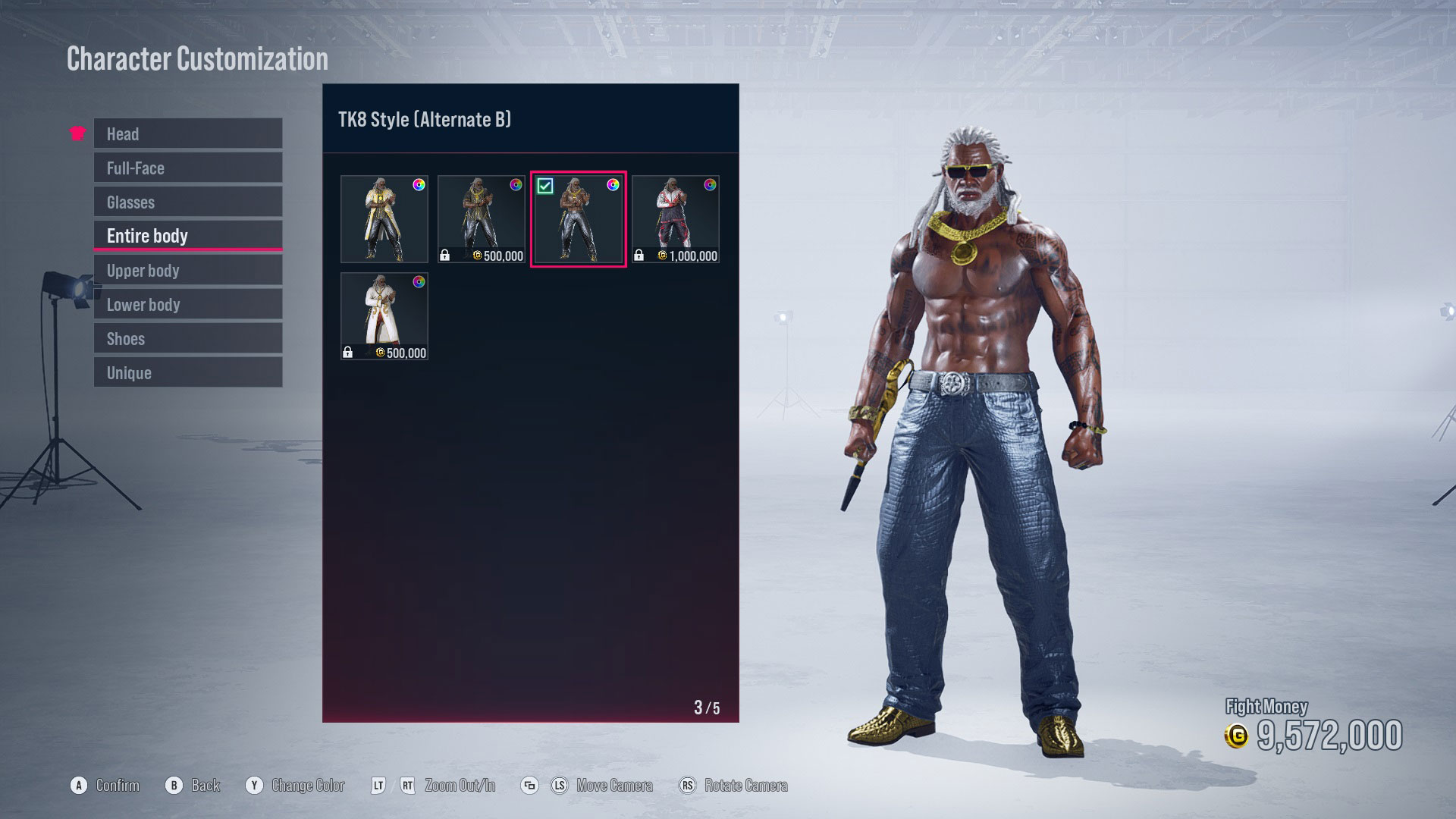1456x819 pixels.
Task: Open the Shoes category
Action: (x=187, y=338)
